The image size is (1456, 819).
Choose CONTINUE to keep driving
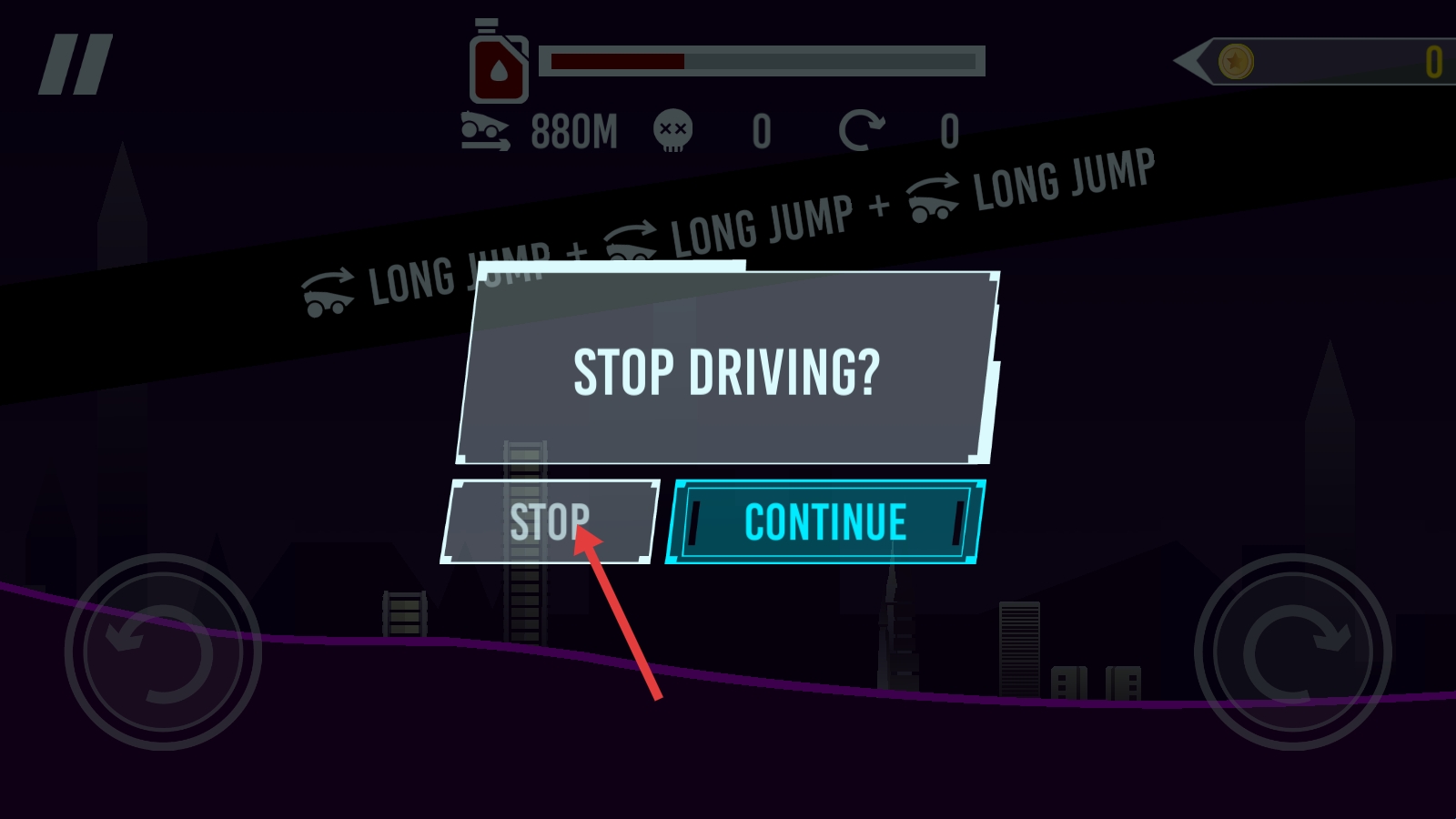825,522
